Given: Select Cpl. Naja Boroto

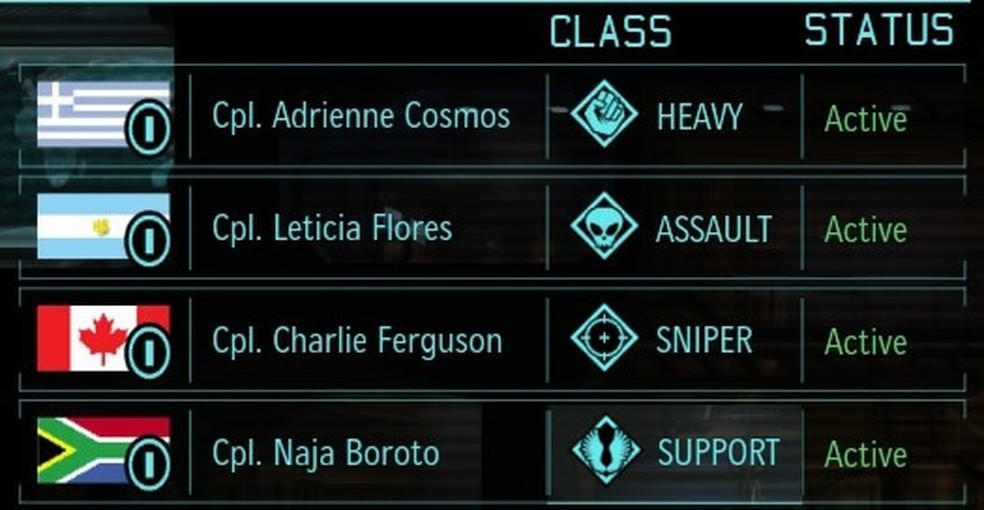Looking at the screenshot, I should tap(326, 453).
